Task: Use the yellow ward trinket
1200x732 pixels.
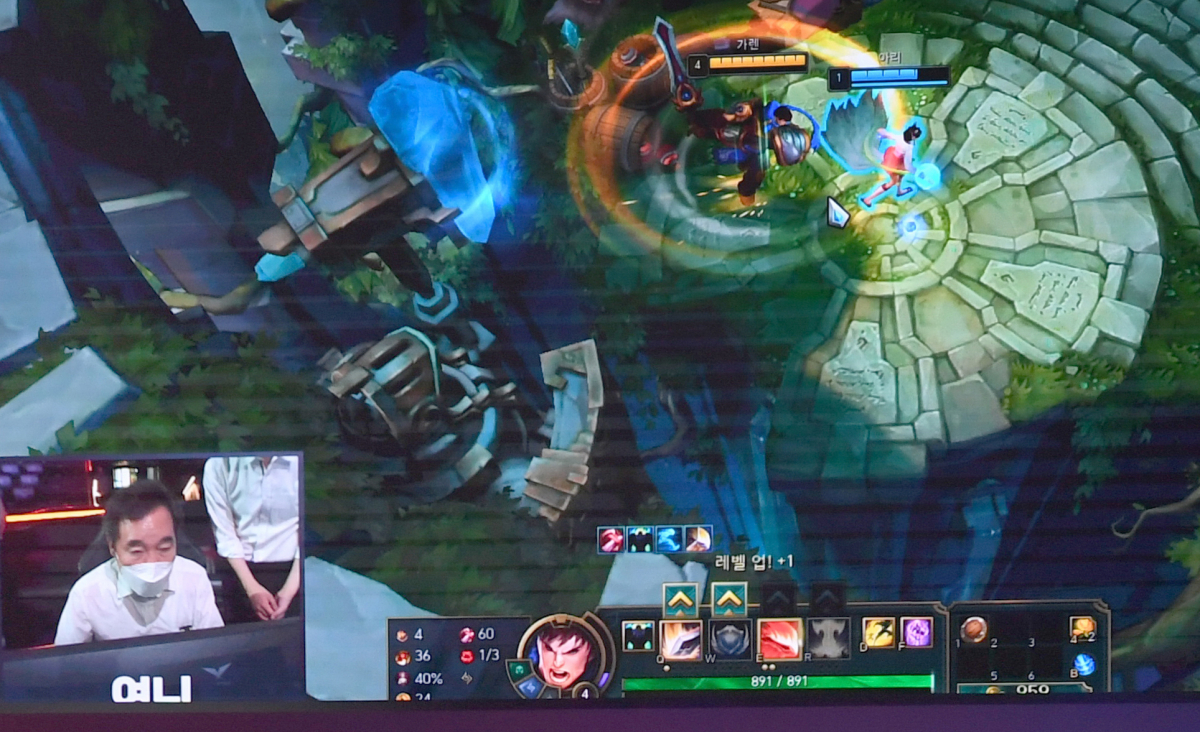Action: click(1083, 628)
